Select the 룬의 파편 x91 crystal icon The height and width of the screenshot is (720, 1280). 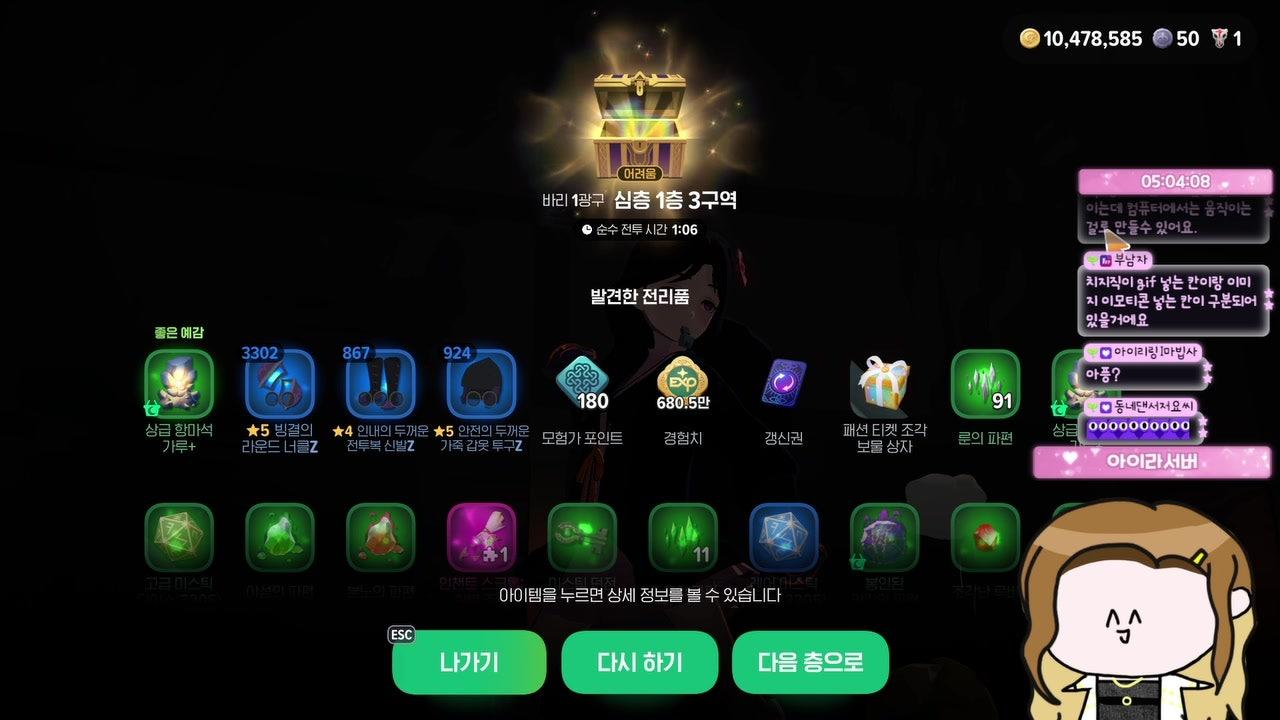coord(985,383)
